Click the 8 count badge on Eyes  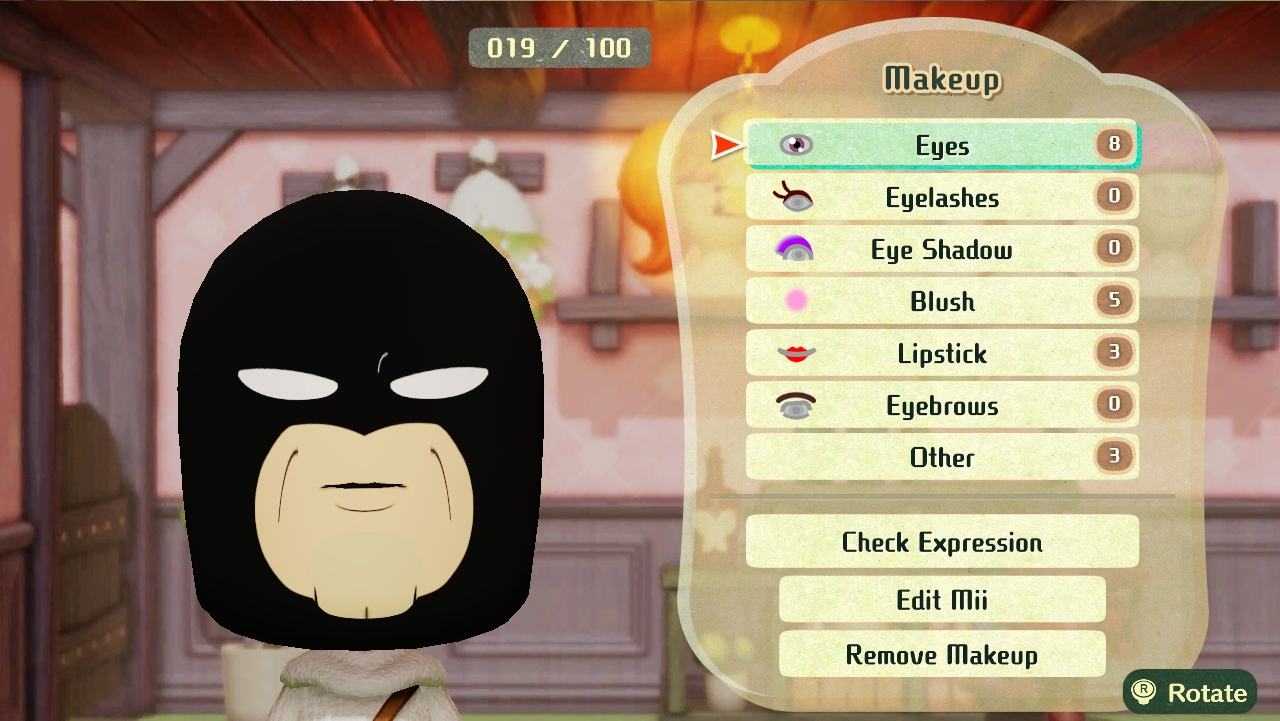click(x=1114, y=144)
